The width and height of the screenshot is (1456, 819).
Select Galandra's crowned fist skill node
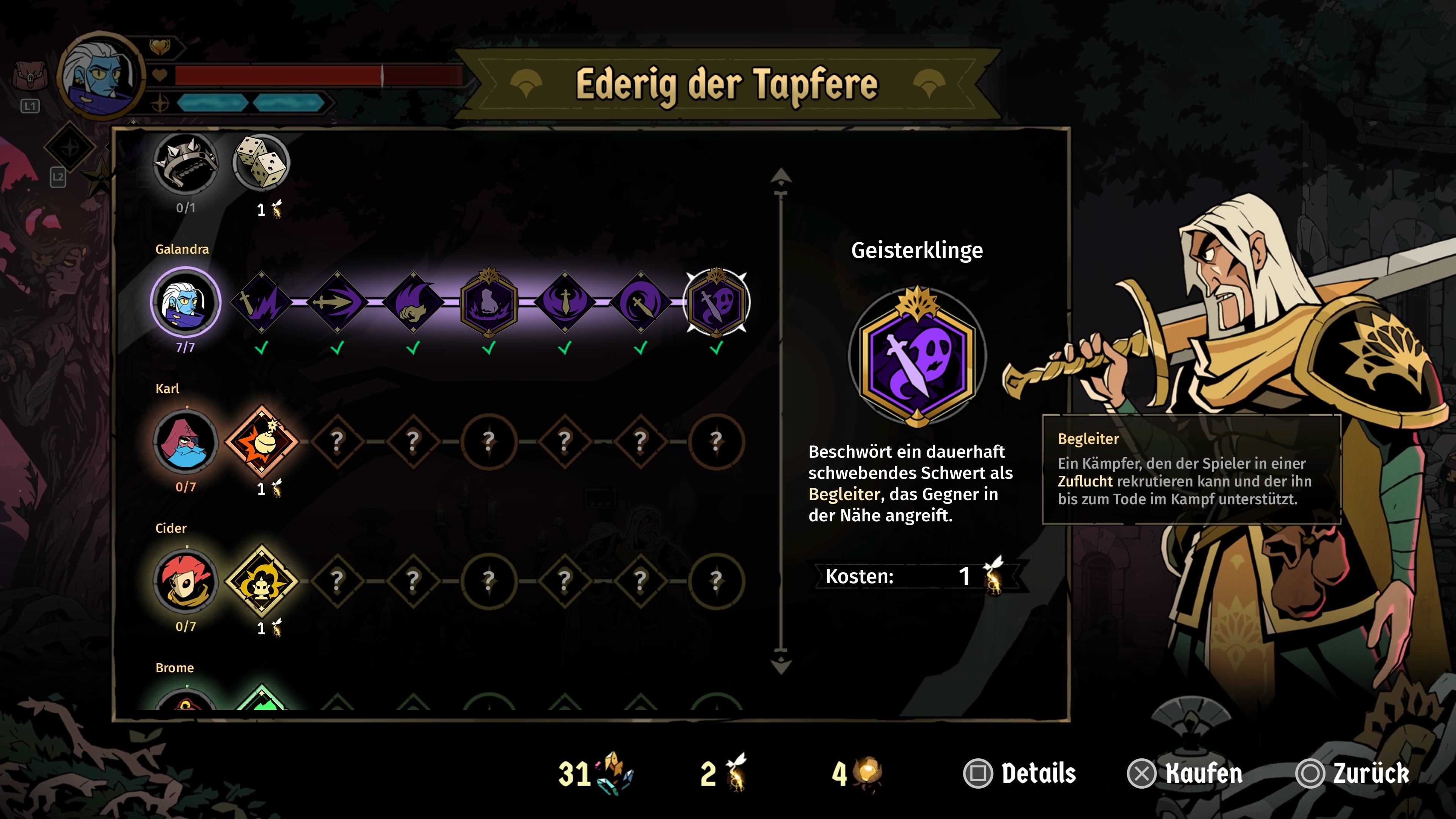coord(489,303)
